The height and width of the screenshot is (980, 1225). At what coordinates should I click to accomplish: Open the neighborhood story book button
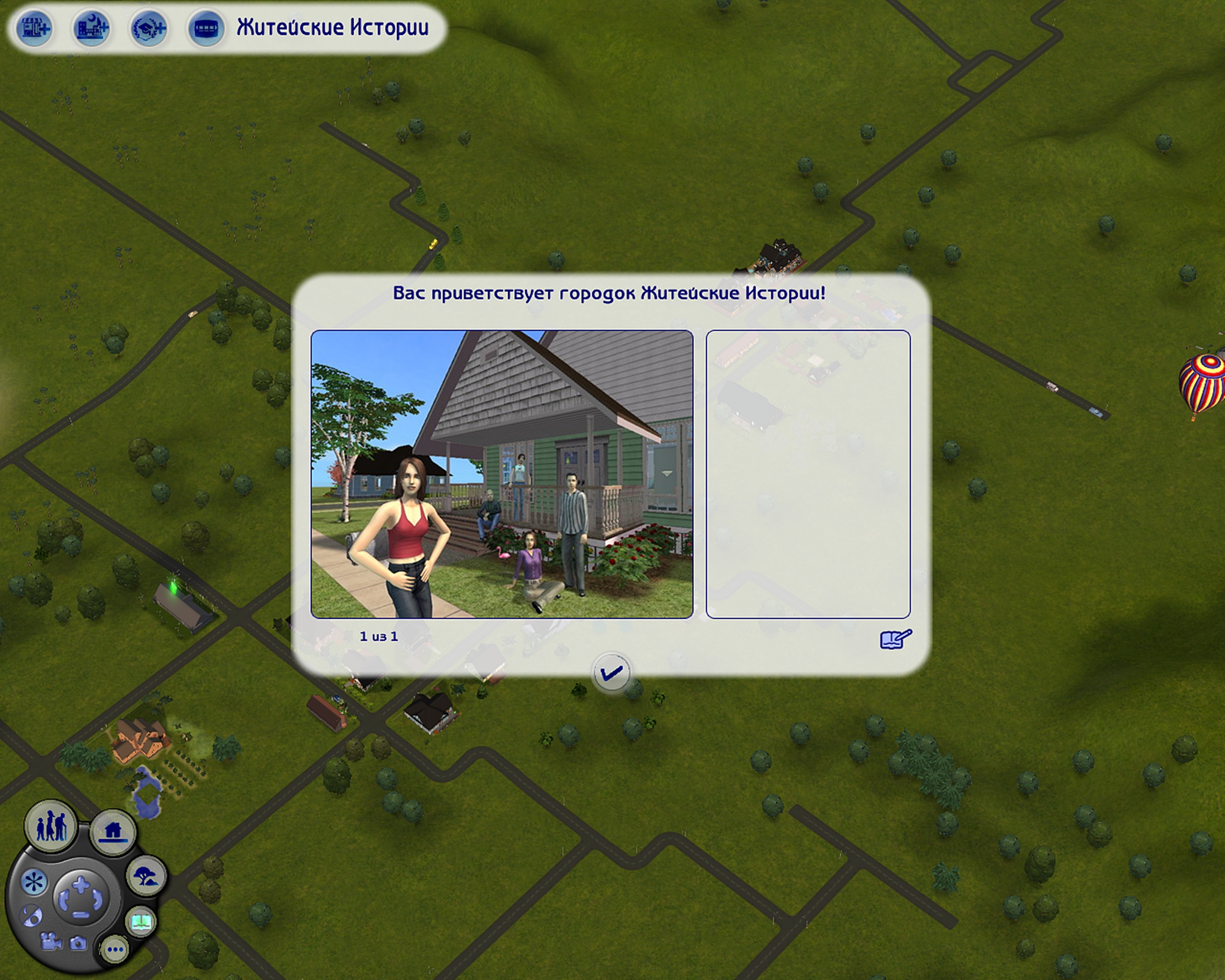click(x=140, y=921)
